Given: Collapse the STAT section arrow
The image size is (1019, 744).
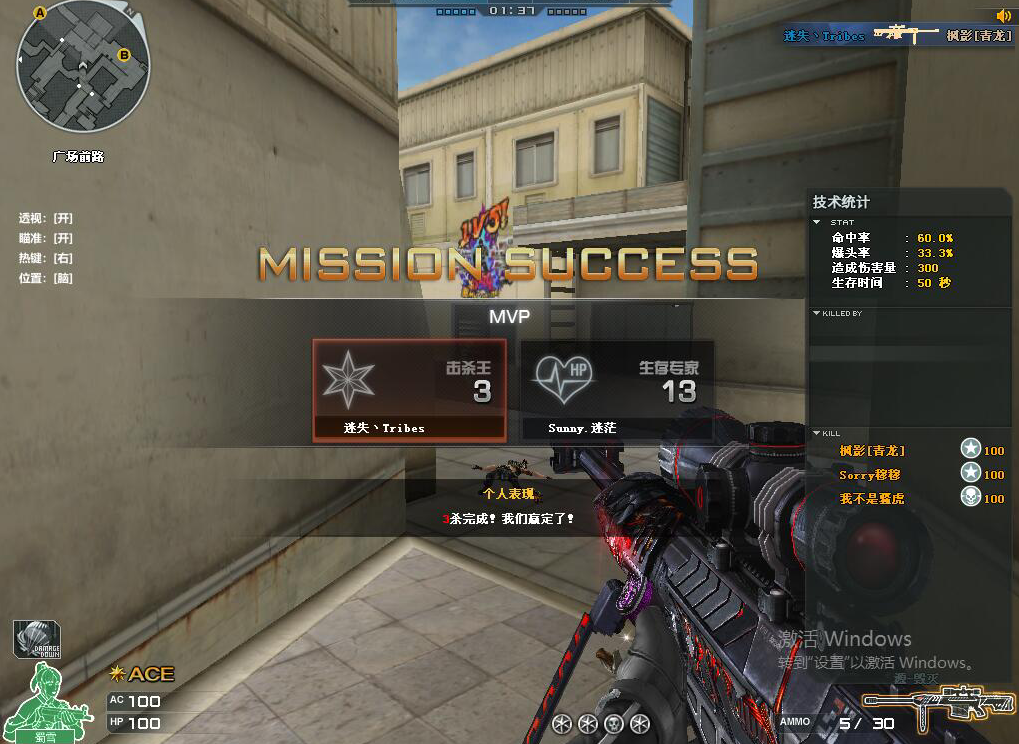Looking at the screenshot, I should pos(817,222).
